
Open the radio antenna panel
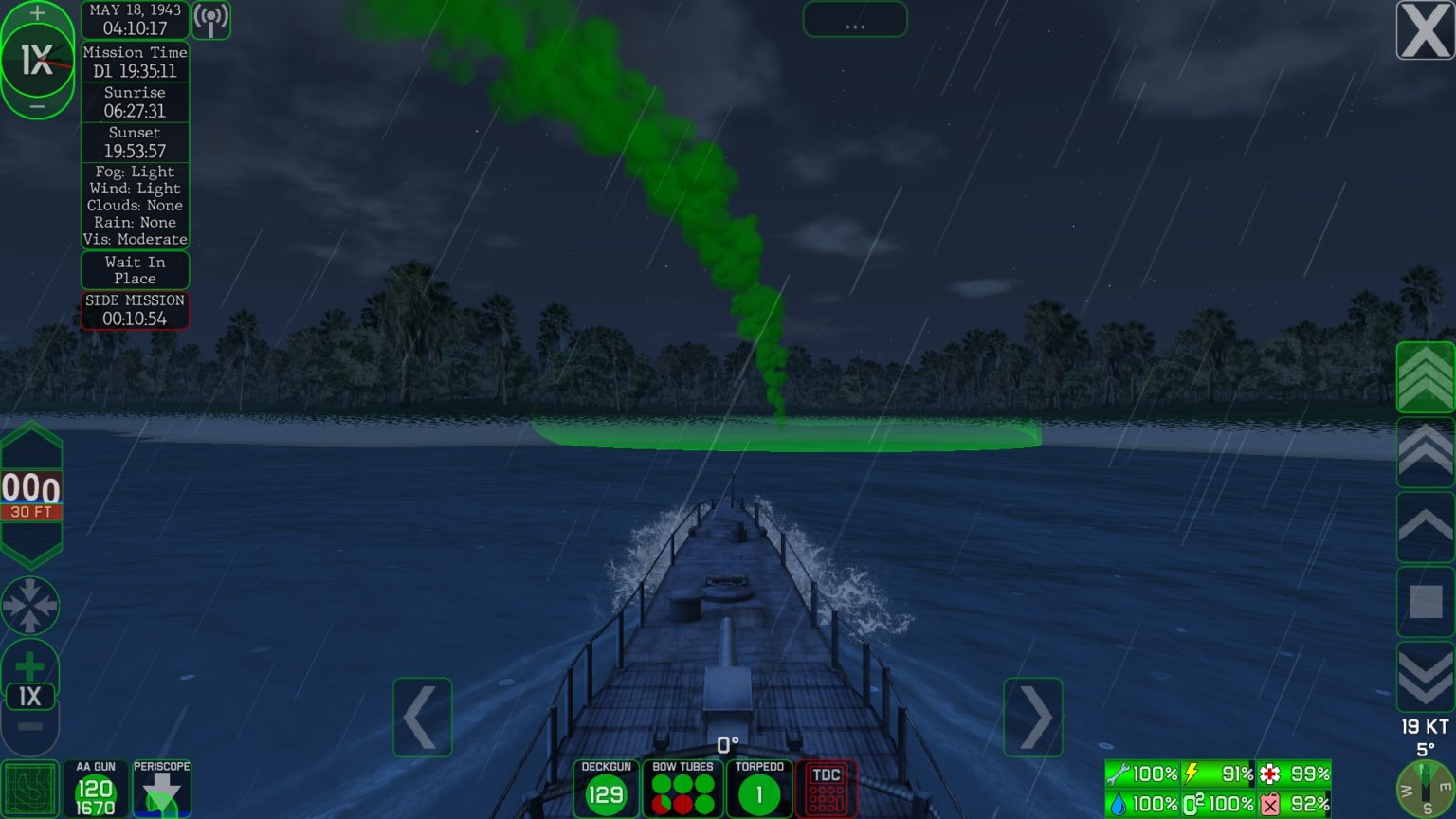click(x=210, y=20)
